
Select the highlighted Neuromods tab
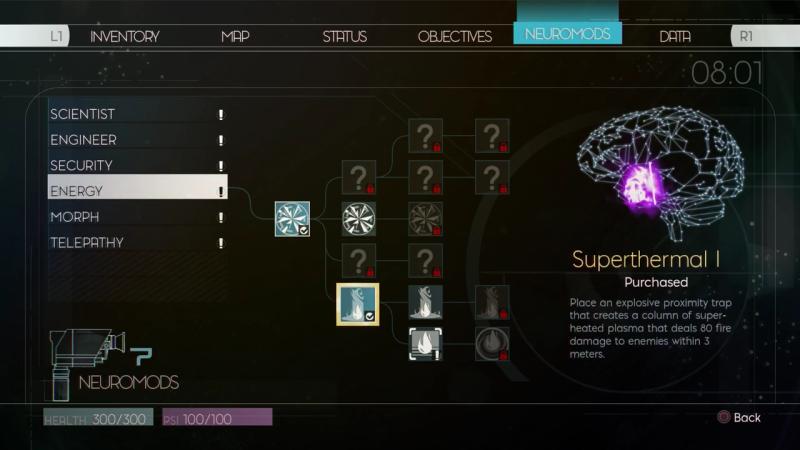(567, 34)
